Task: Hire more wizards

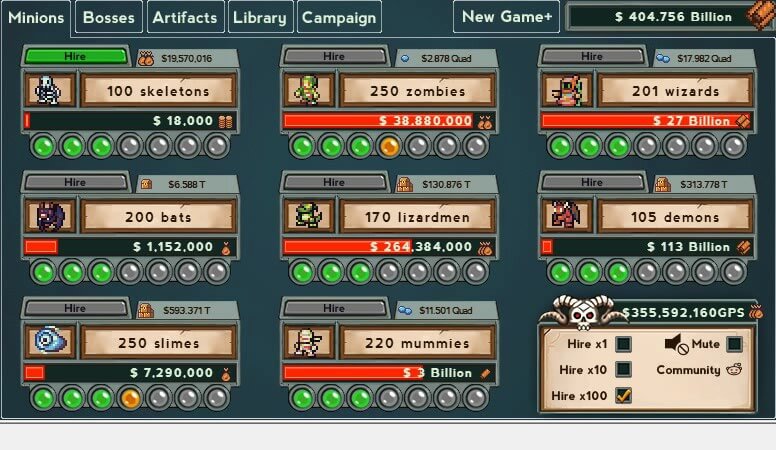Action: click(x=592, y=57)
